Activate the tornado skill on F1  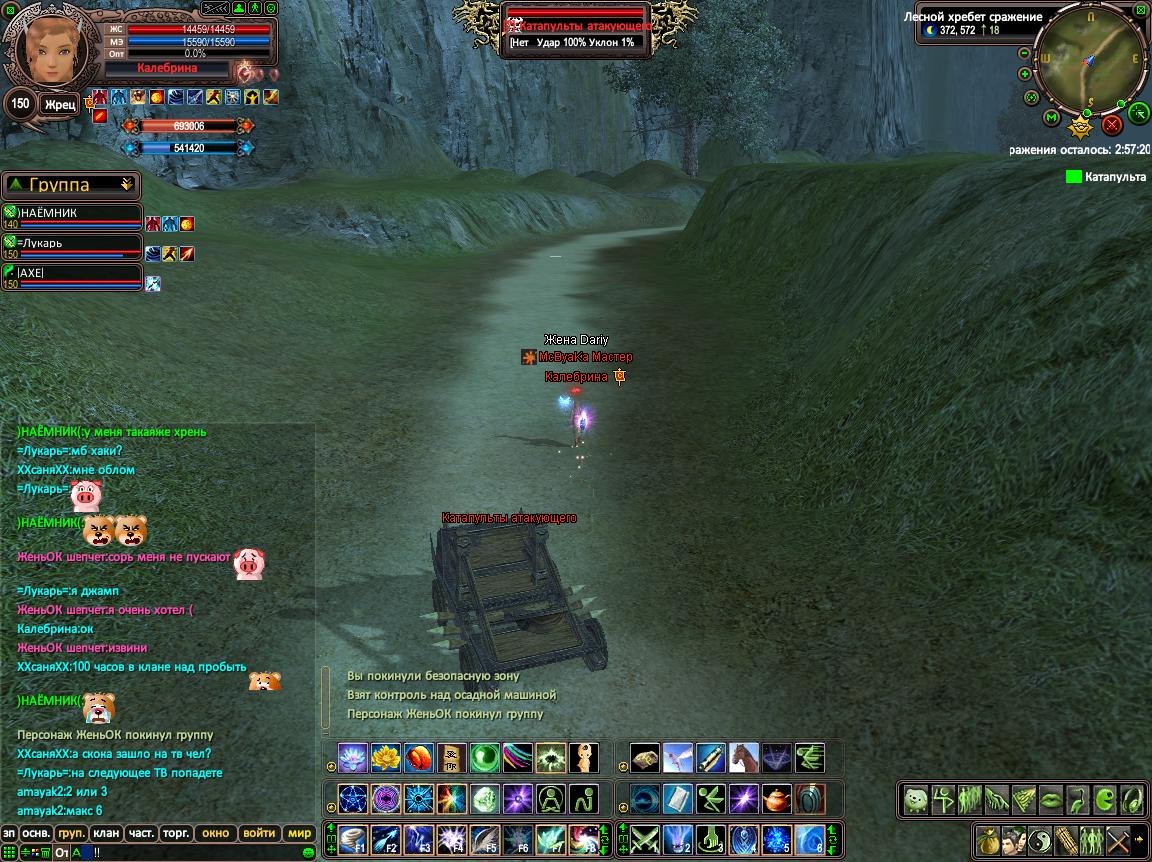click(x=351, y=838)
